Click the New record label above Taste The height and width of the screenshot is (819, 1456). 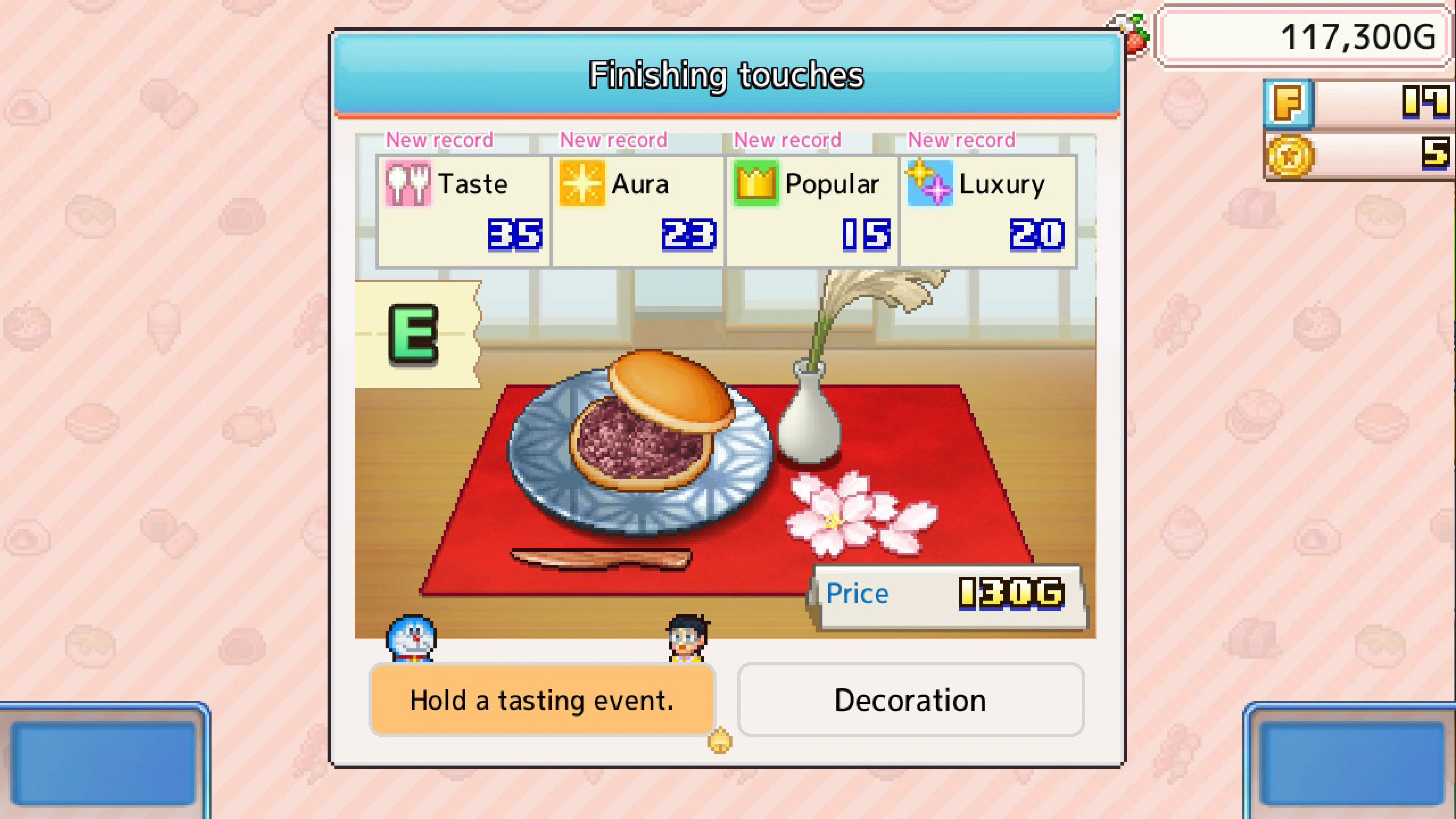pos(441,140)
